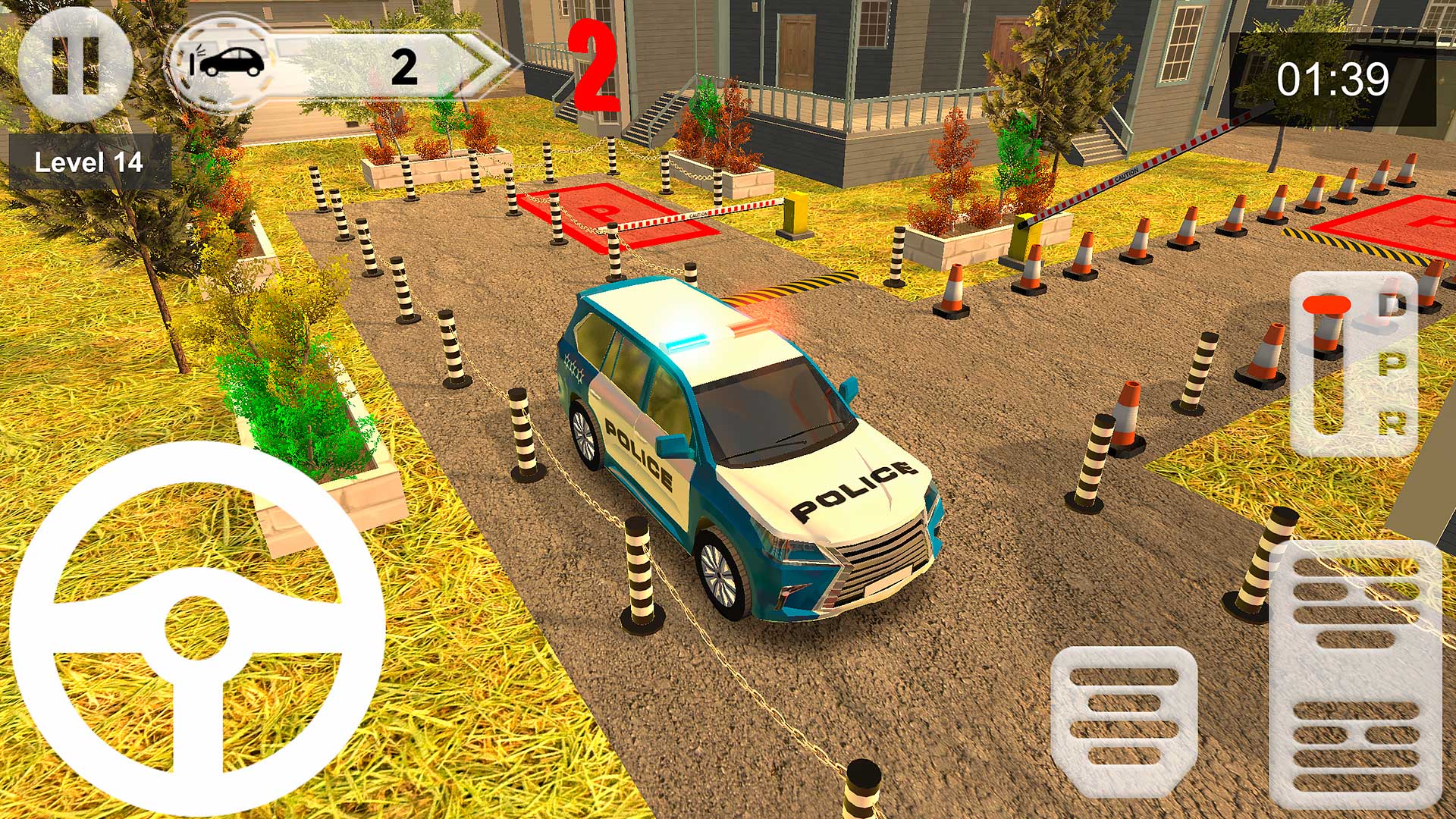Pause the game with the pause button
1456x819 pixels.
point(75,65)
